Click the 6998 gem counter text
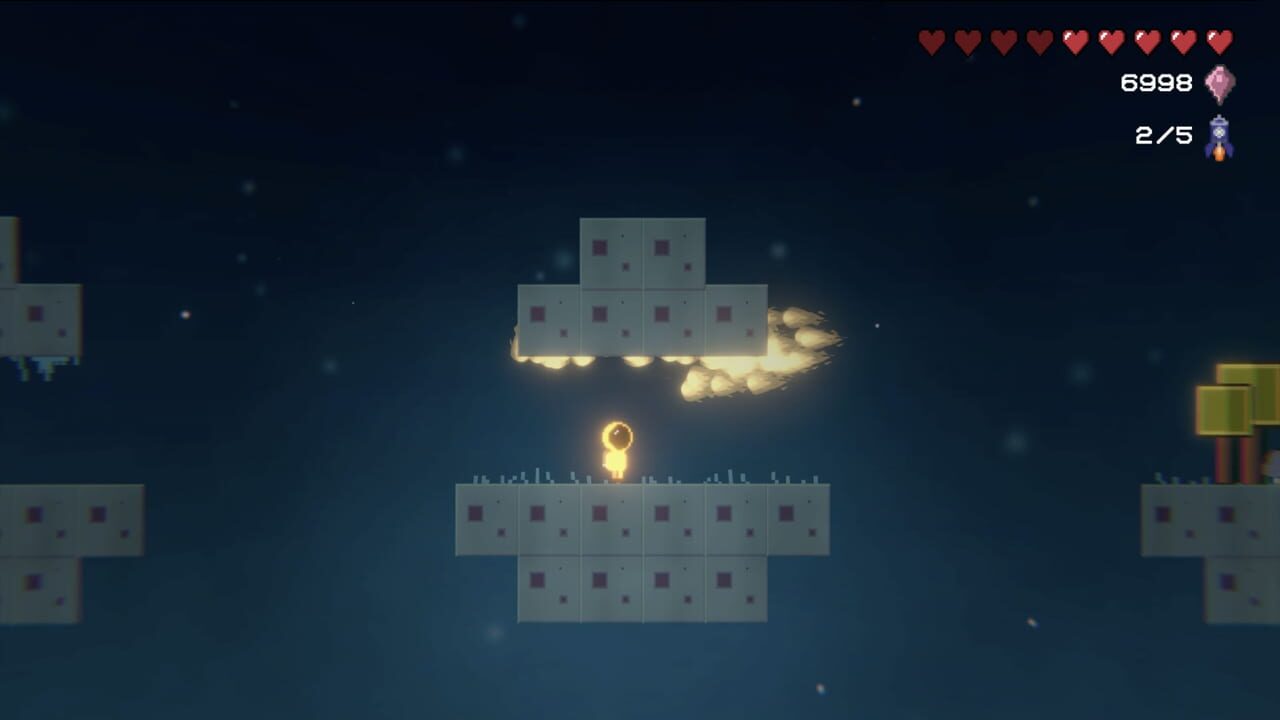The image size is (1280, 720). tap(1155, 80)
